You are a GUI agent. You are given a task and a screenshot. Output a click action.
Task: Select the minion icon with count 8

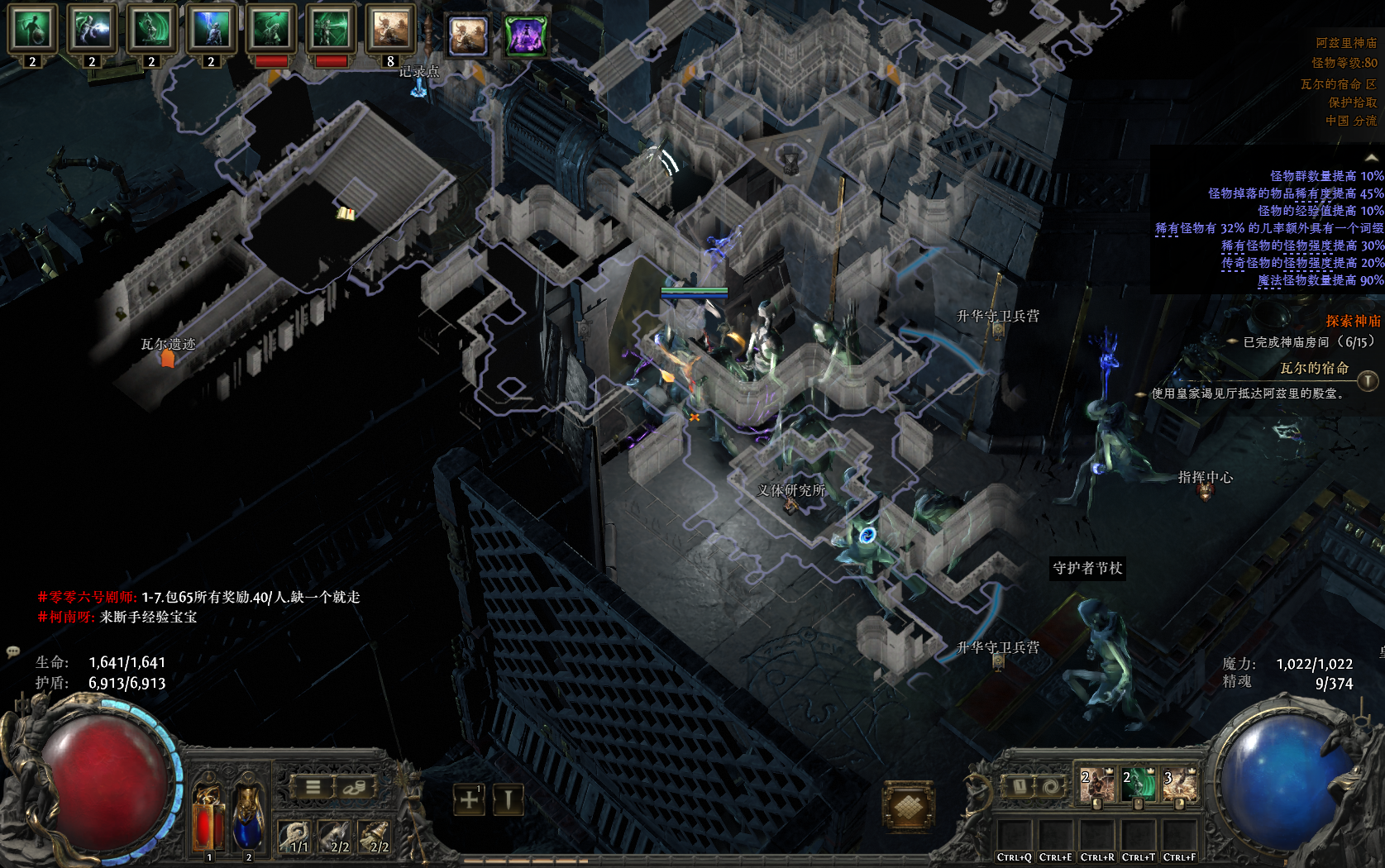coord(390,31)
